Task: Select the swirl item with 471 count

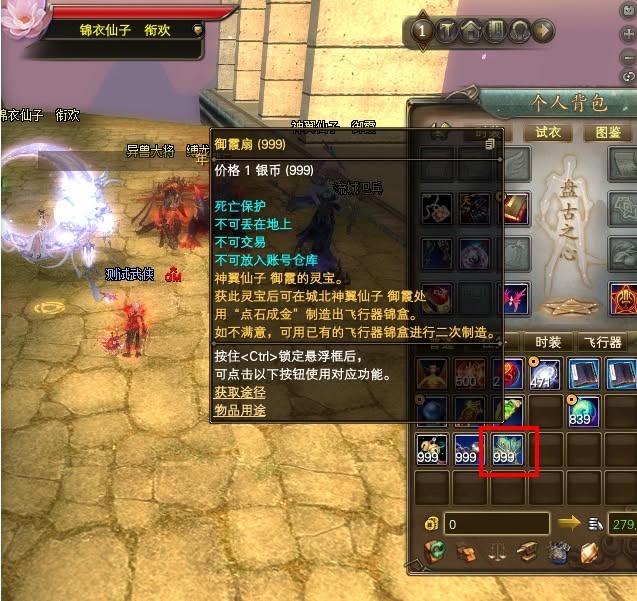Action: click(x=543, y=374)
